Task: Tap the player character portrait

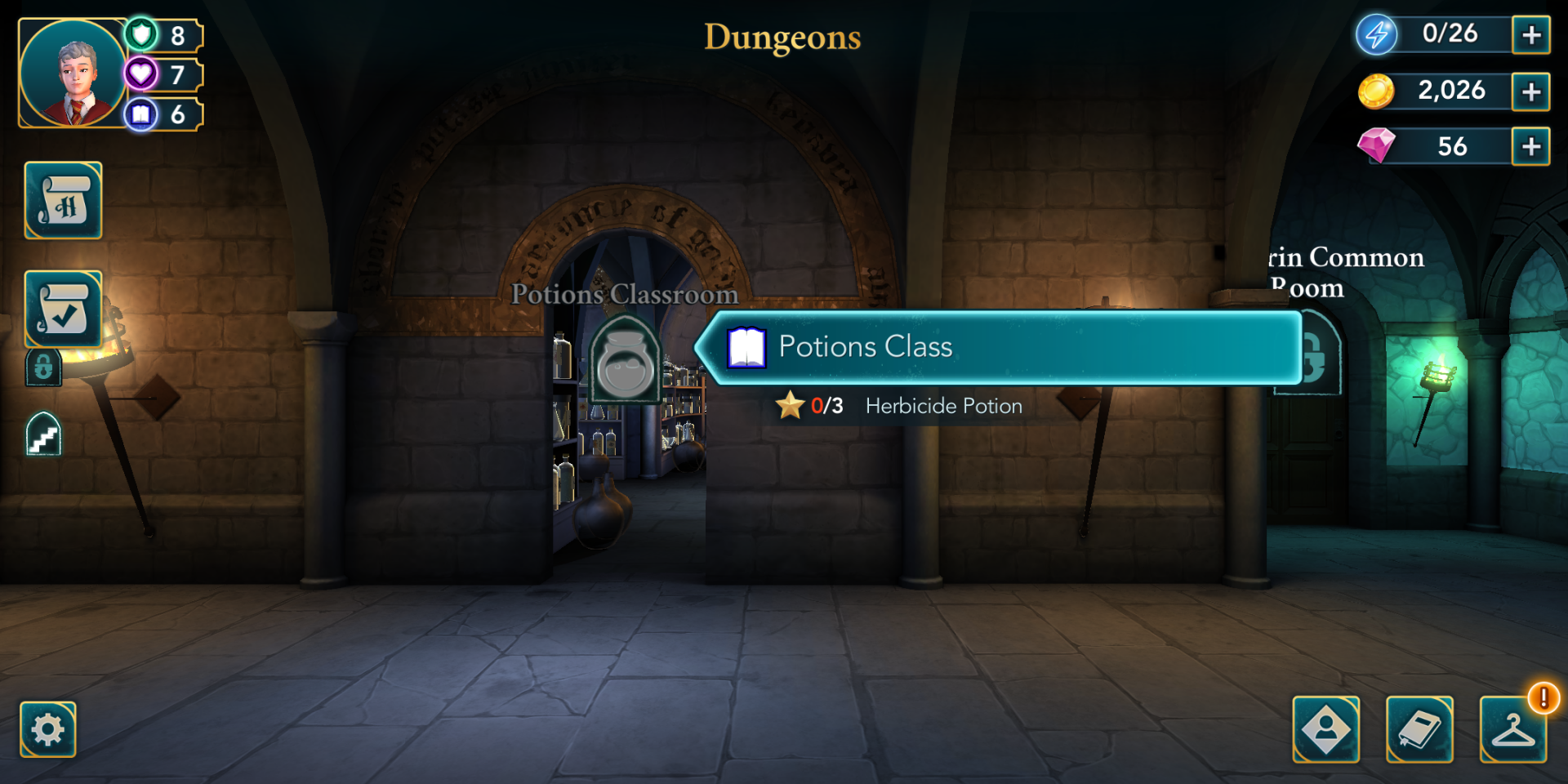Action: click(x=73, y=73)
